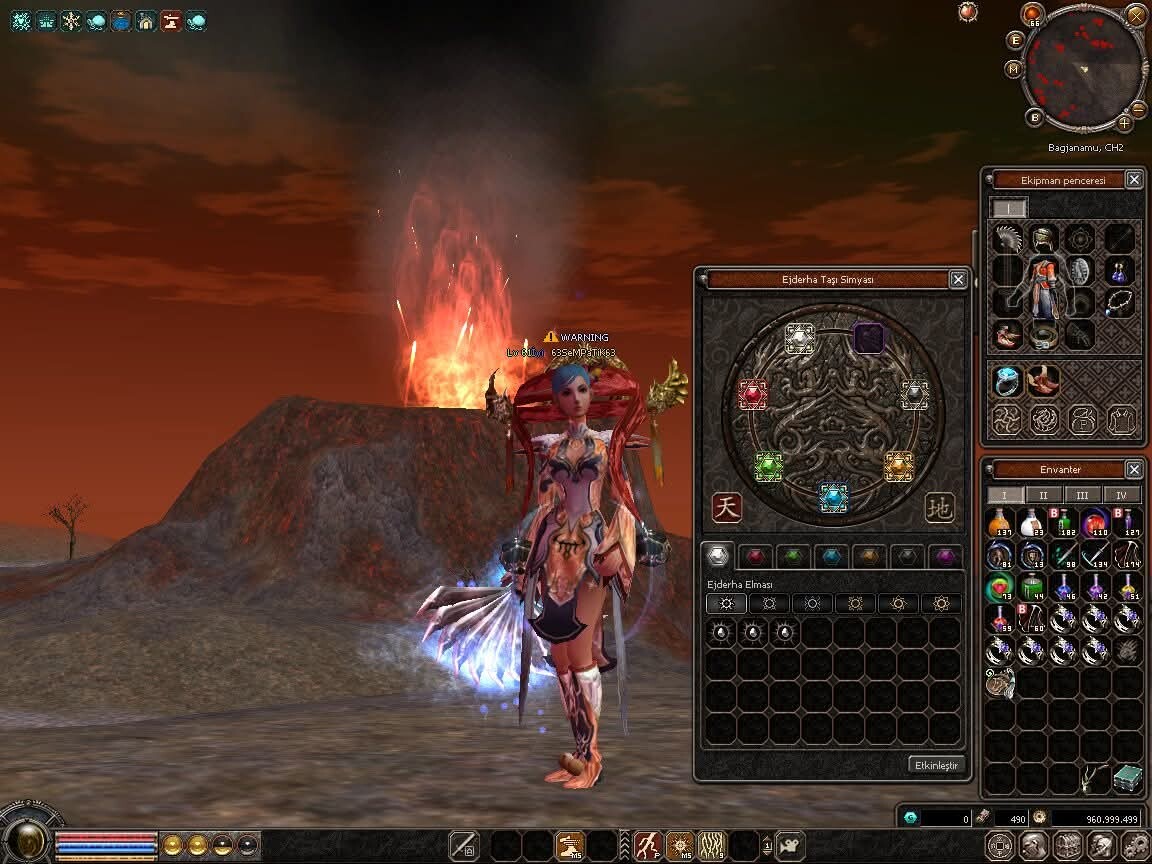Select the blue ring in the equipment panel

click(x=1007, y=379)
